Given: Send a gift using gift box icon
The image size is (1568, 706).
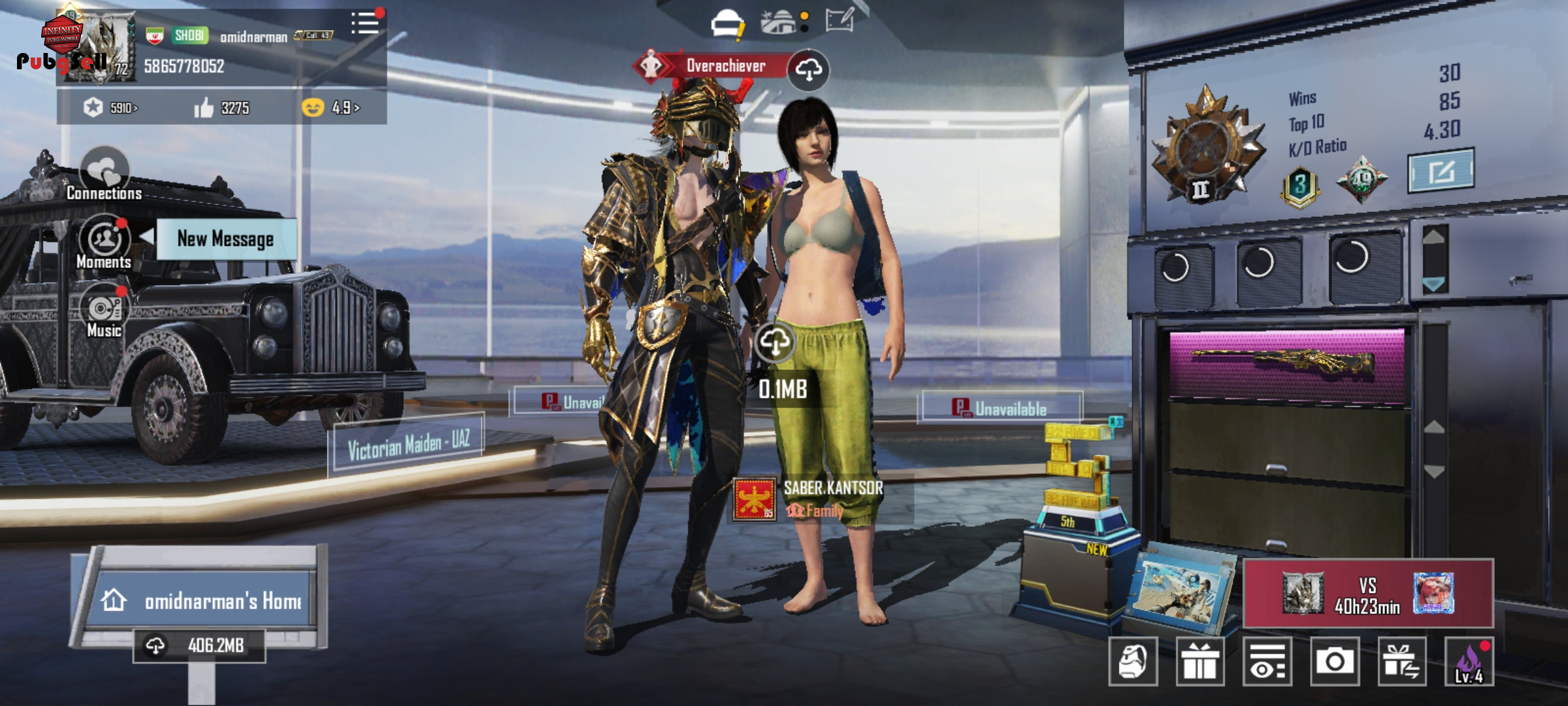Looking at the screenshot, I should click(1200, 662).
